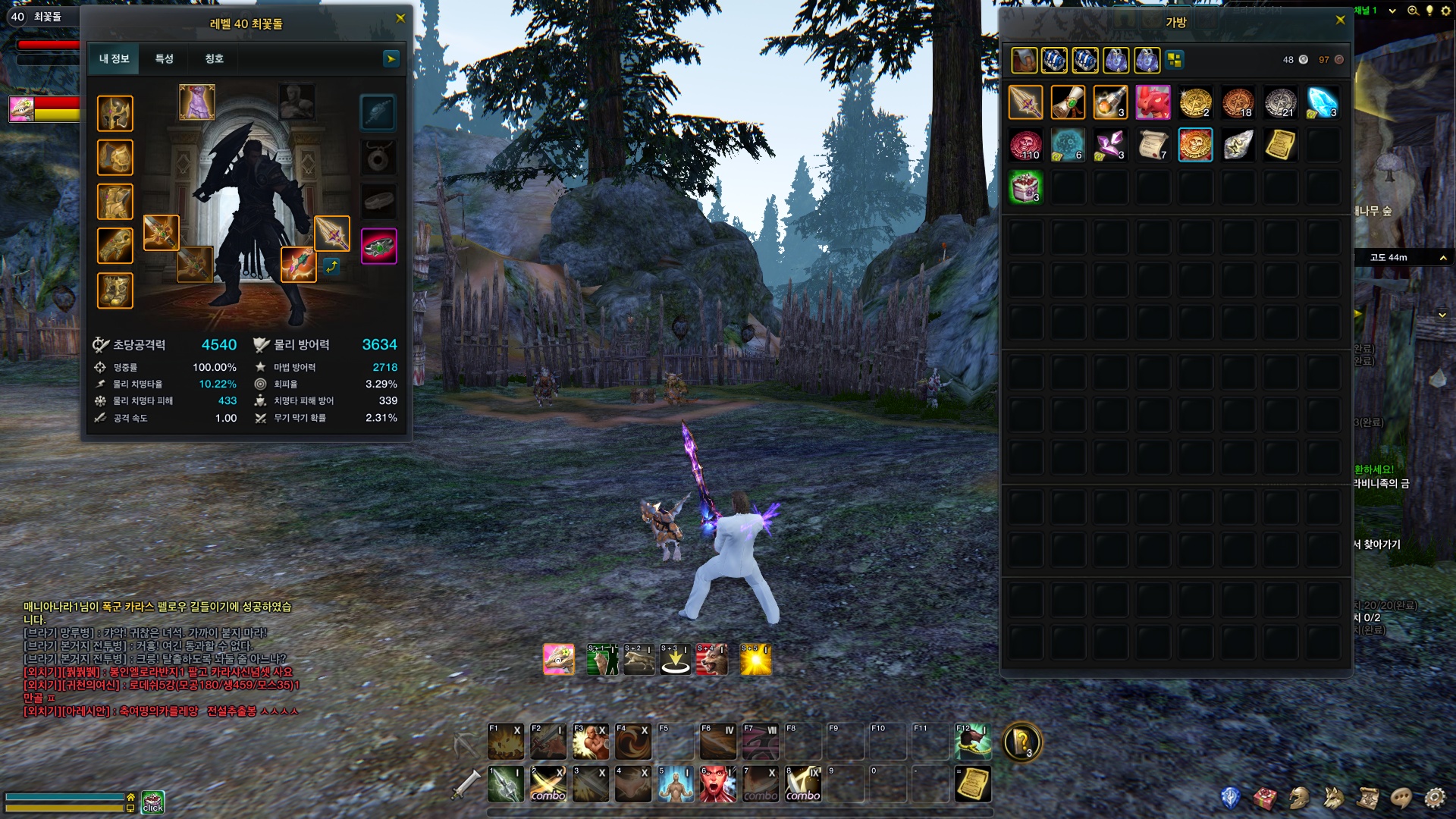Screen dimensions: 1456x819
Task: Choose the green gift box item
Action: [1025, 187]
